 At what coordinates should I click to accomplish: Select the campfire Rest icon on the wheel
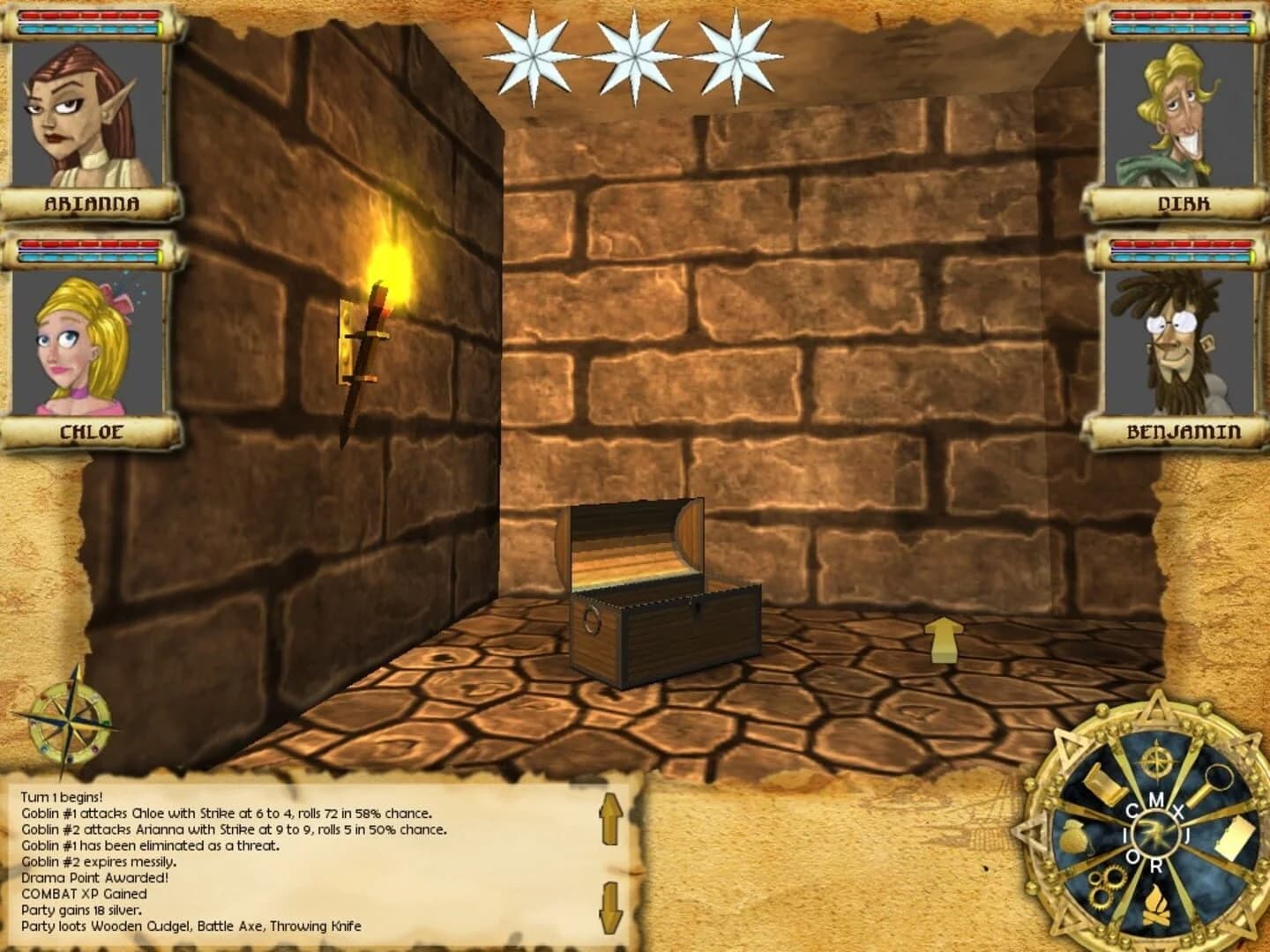[1156, 905]
